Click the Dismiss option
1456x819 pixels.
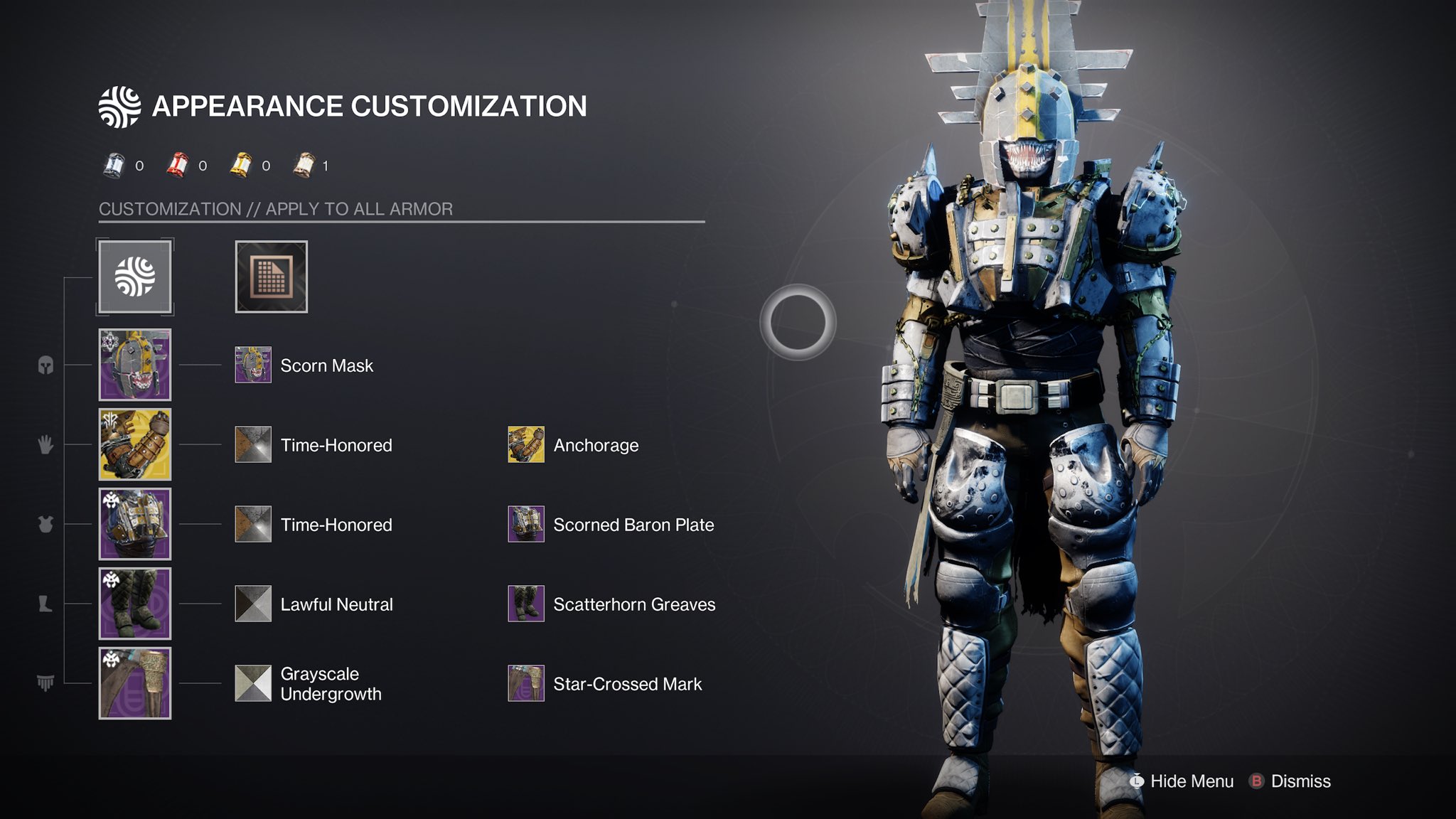click(1290, 781)
